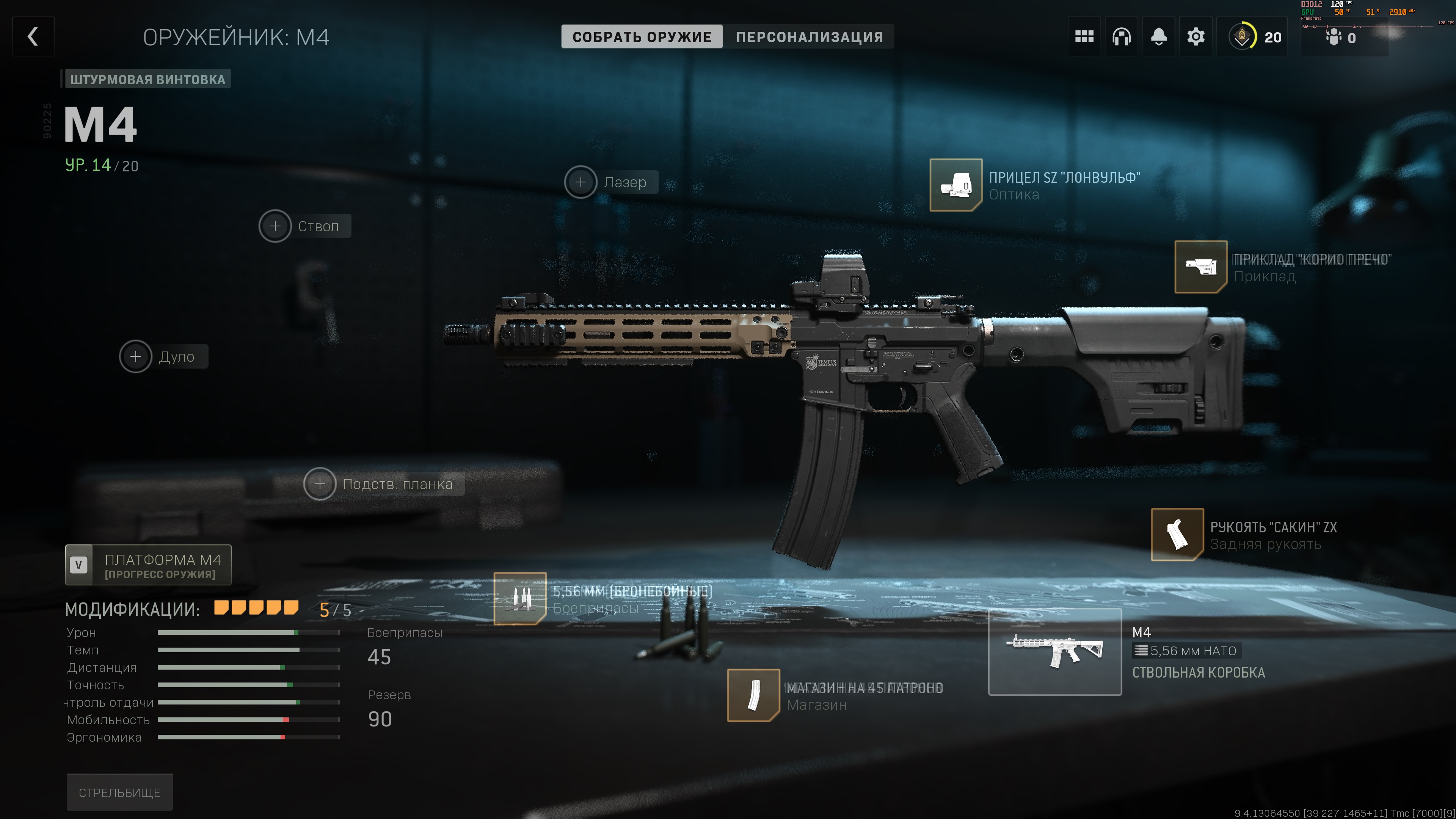Enter the Стрельбище firing range
This screenshot has height=819, width=1456.
point(119,792)
